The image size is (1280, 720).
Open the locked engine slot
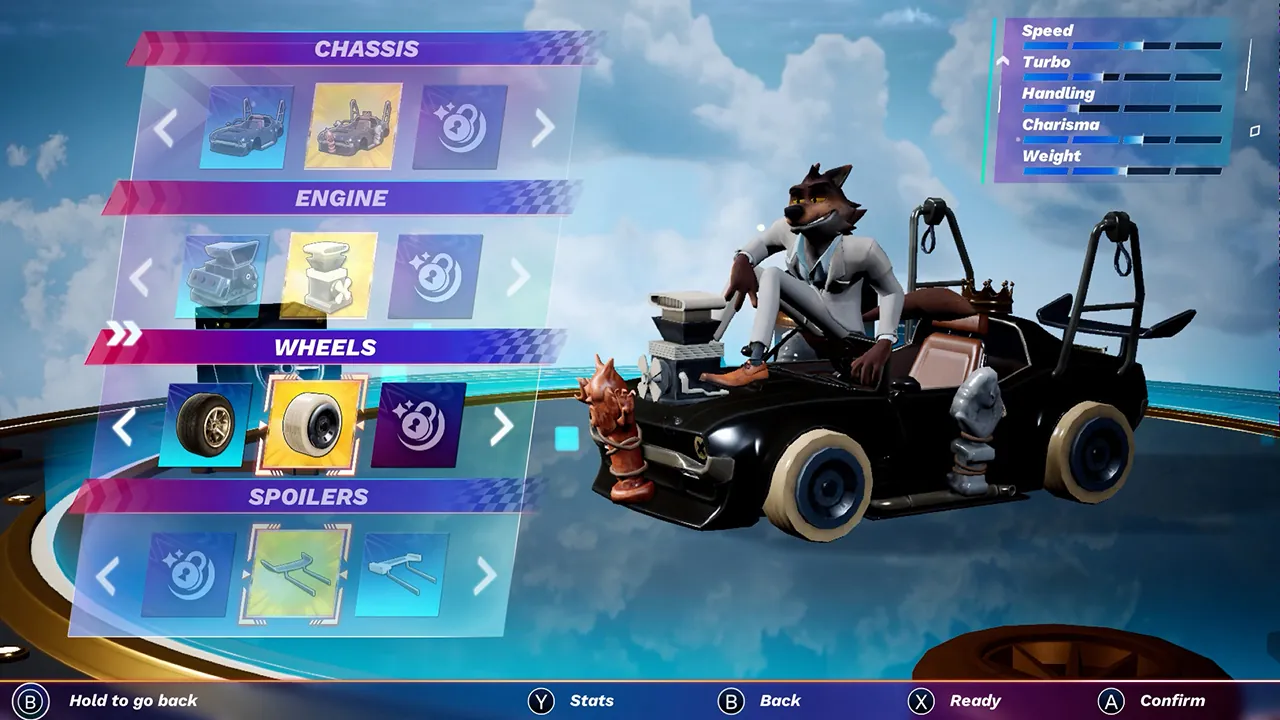coord(432,273)
